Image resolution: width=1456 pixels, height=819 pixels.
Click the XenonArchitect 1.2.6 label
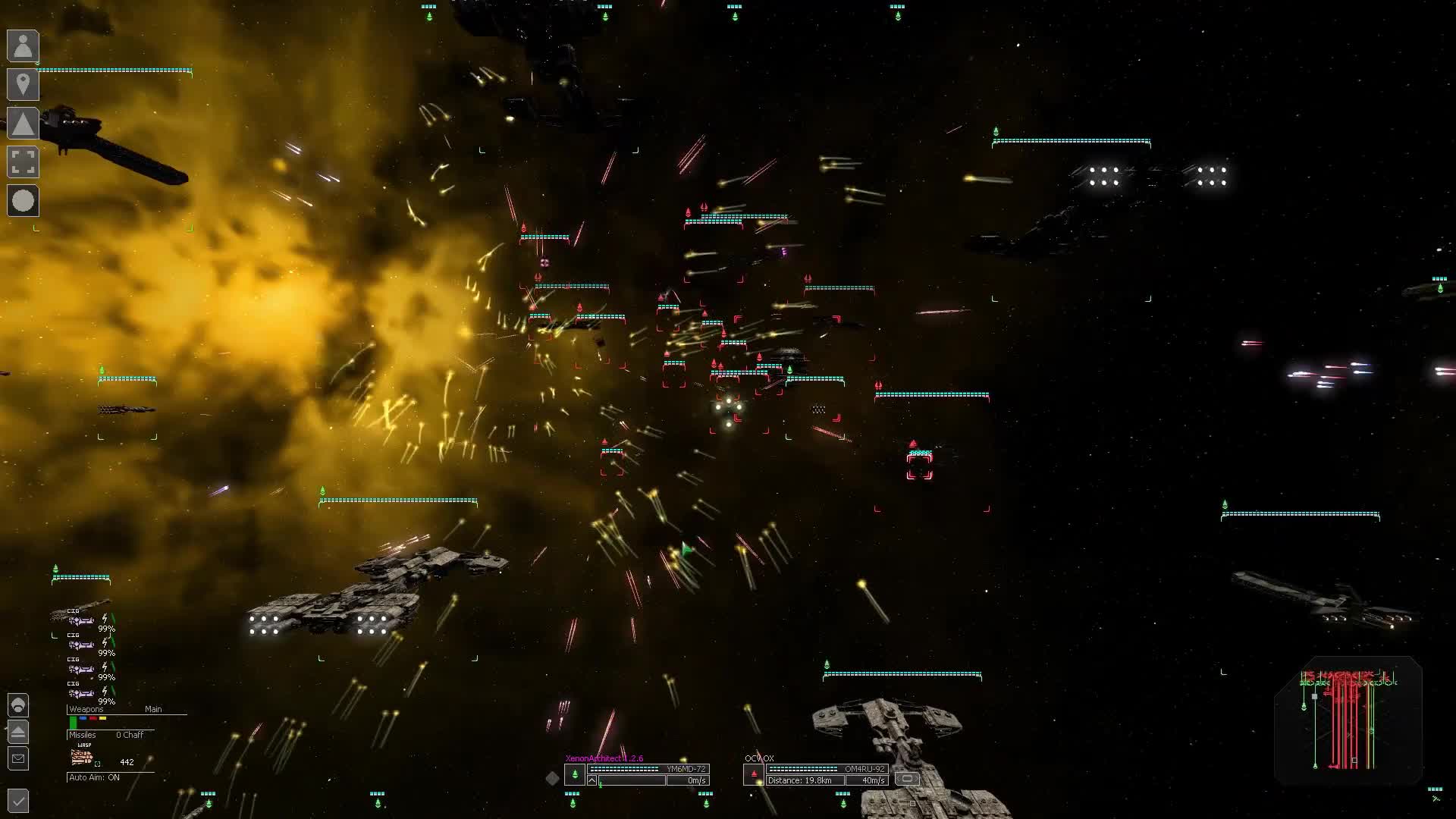pyautogui.click(x=604, y=758)
